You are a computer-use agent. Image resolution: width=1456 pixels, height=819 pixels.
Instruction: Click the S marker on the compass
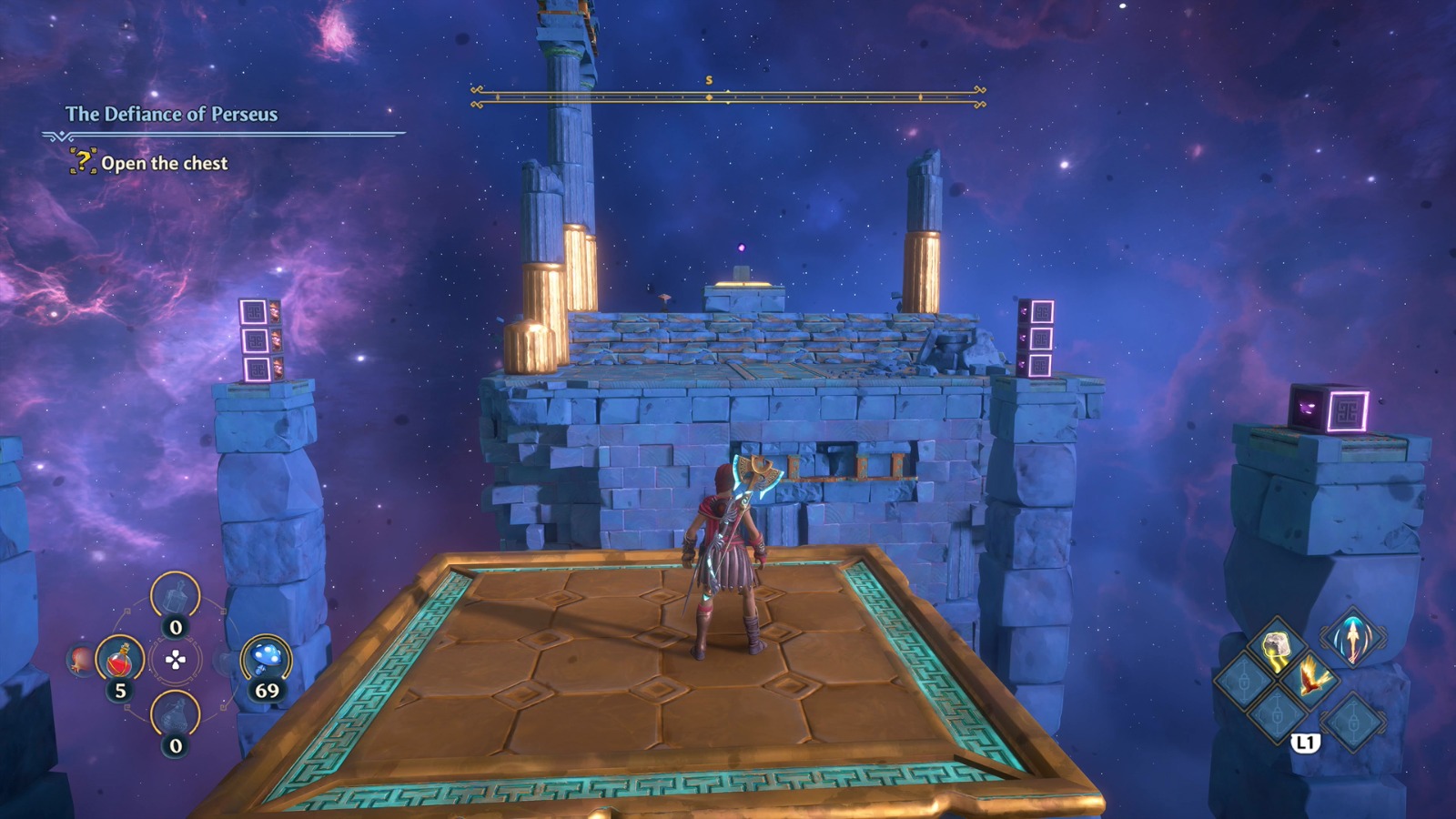(709, 81)
